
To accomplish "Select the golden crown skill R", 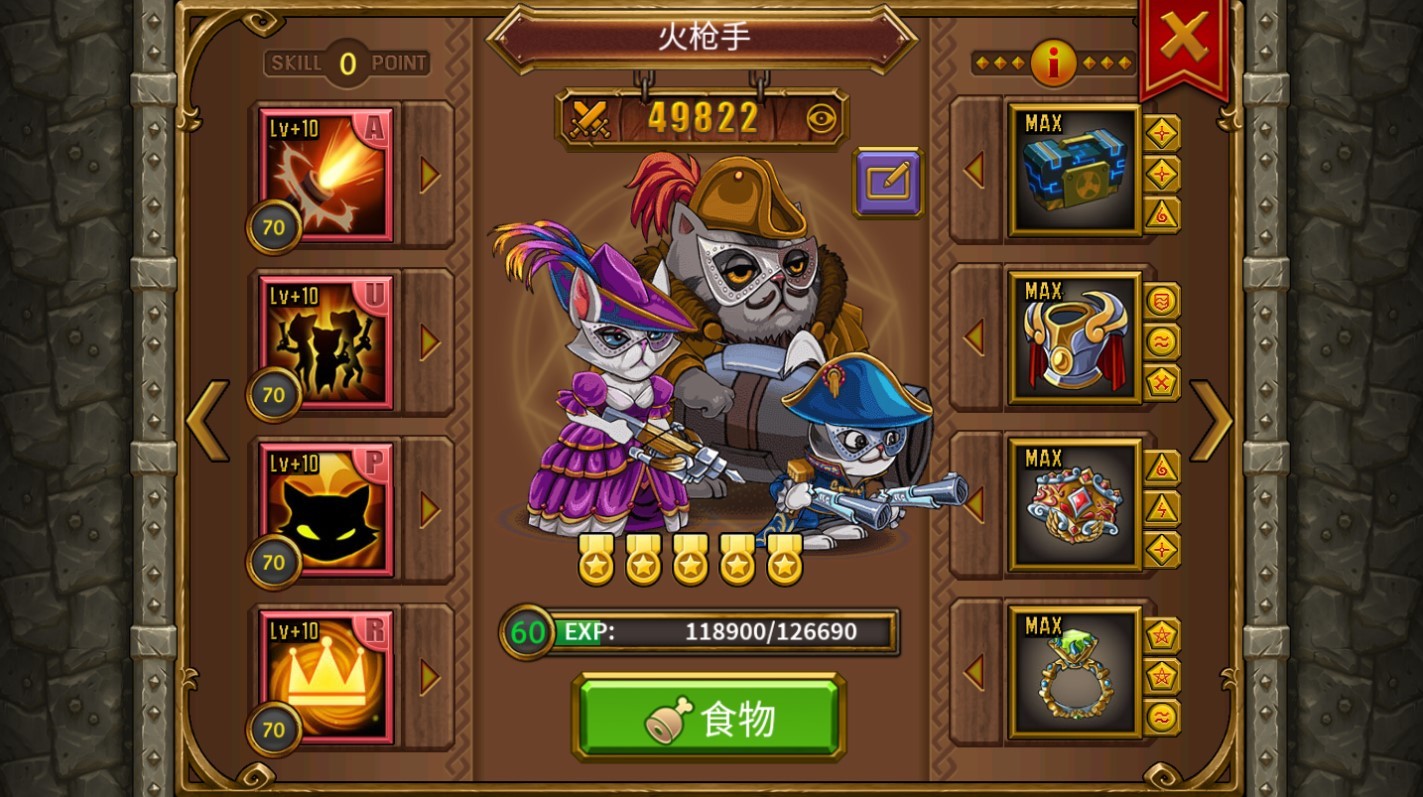I will [326, 677].
